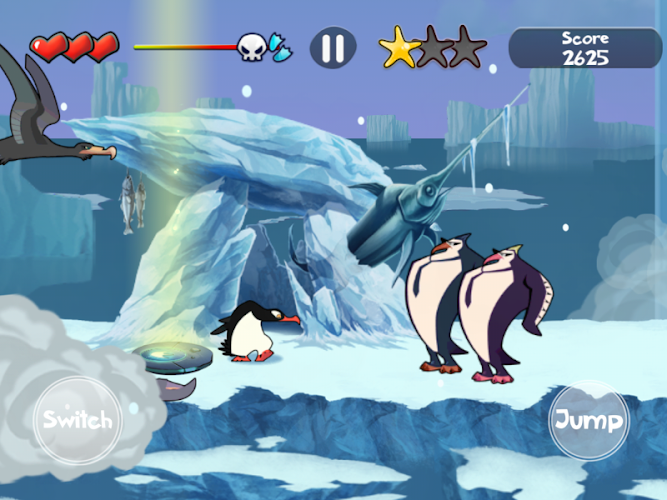Hit the Jump button

(x=589, y=419)
